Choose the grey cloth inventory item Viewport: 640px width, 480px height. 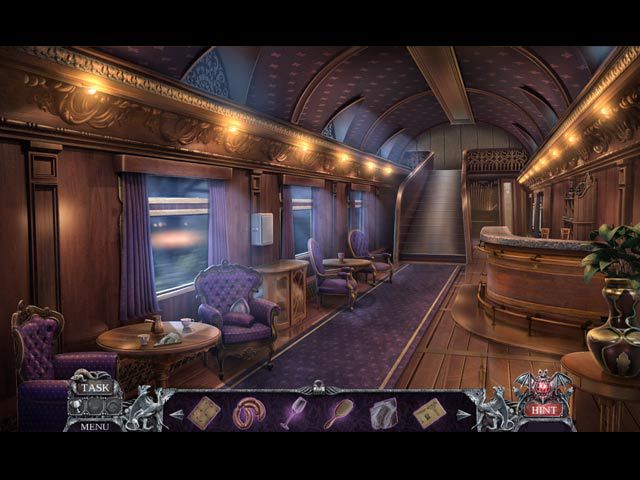(383, 412)
